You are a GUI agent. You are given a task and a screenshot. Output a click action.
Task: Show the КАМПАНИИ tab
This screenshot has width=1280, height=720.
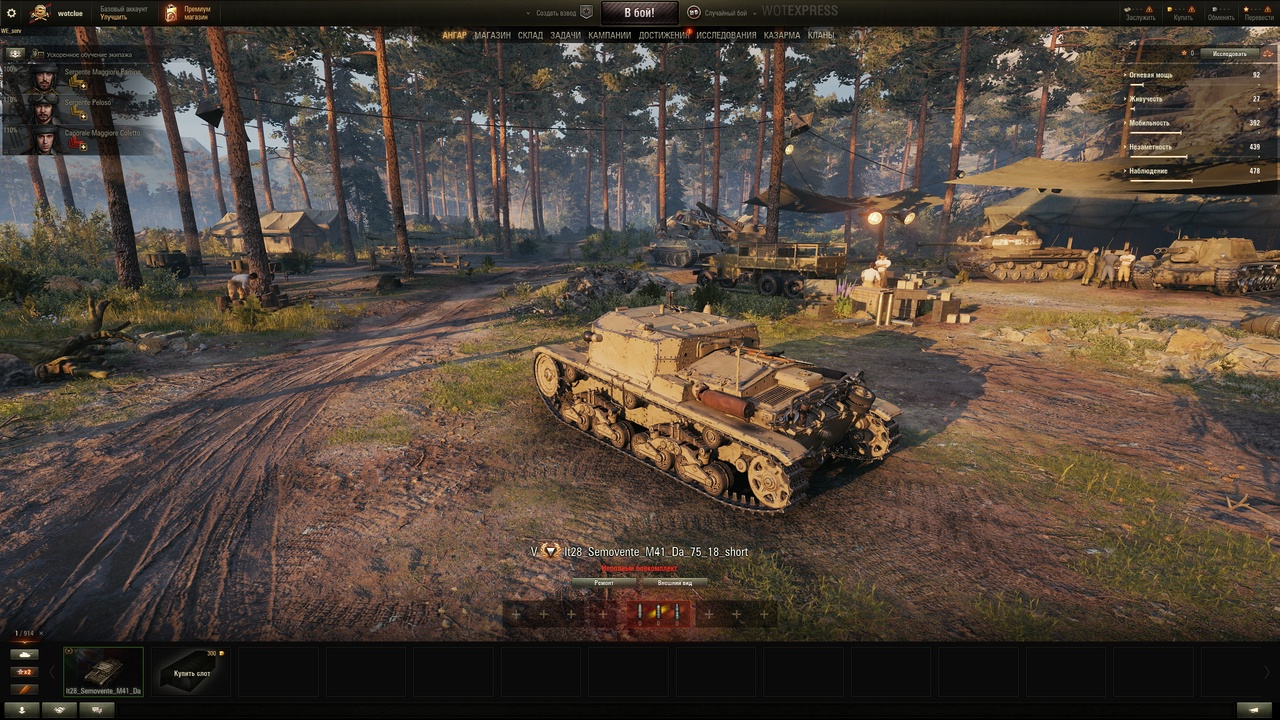pos(609,35)
